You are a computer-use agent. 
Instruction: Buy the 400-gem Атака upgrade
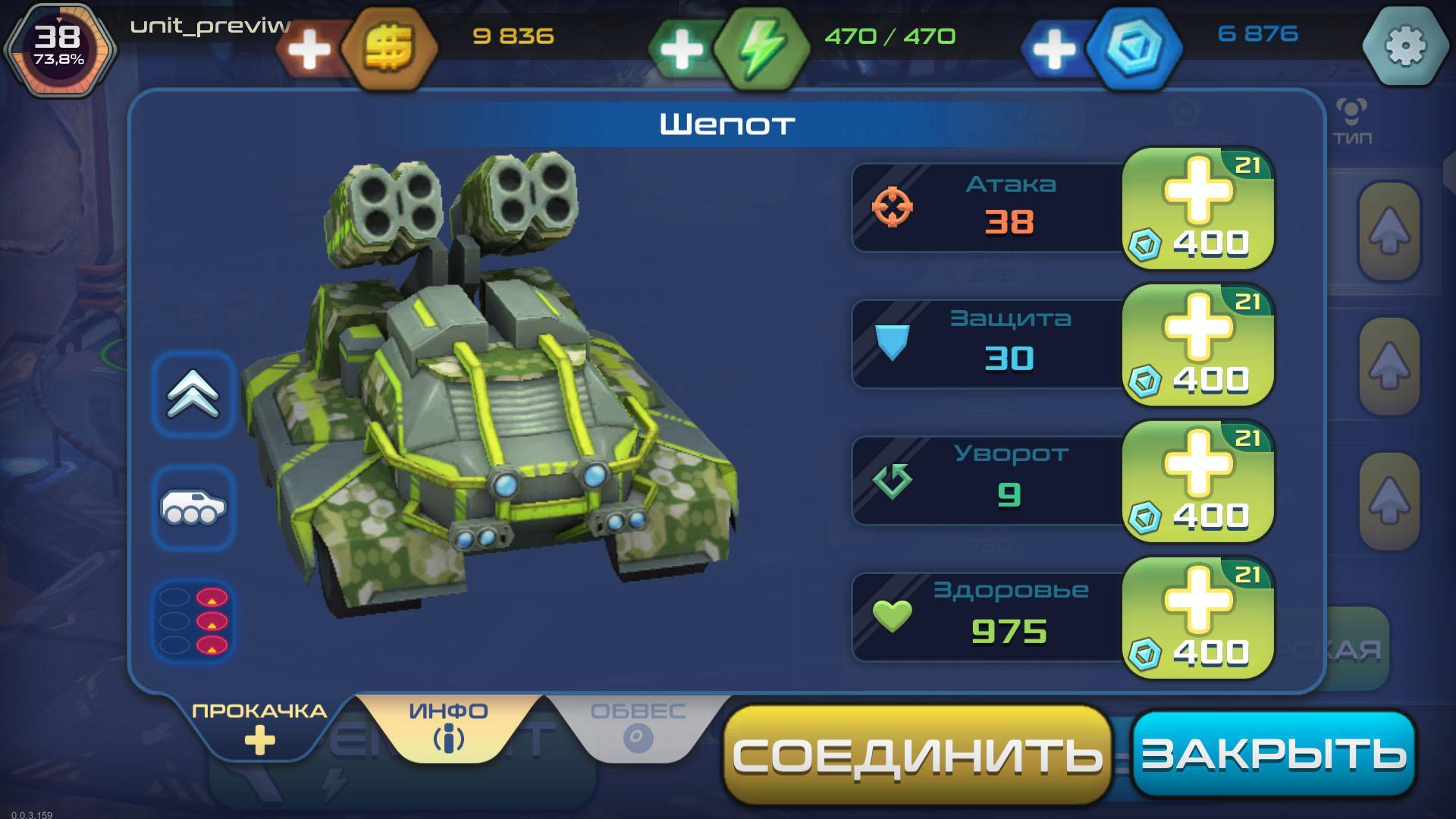[x=1197, y=209]
